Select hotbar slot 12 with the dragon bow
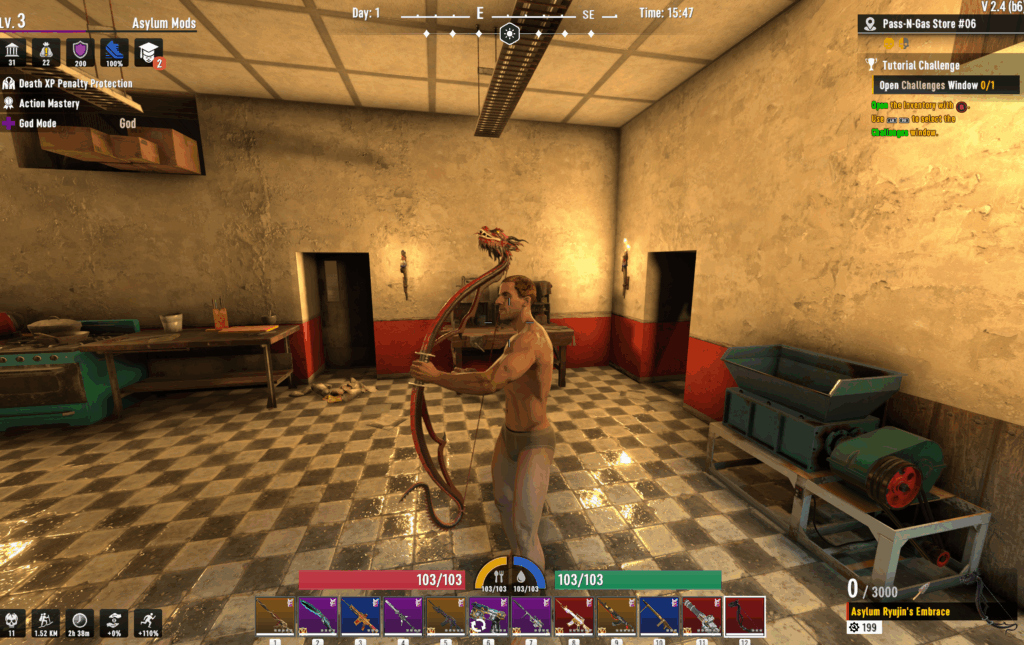 click(x=745, y=616)
